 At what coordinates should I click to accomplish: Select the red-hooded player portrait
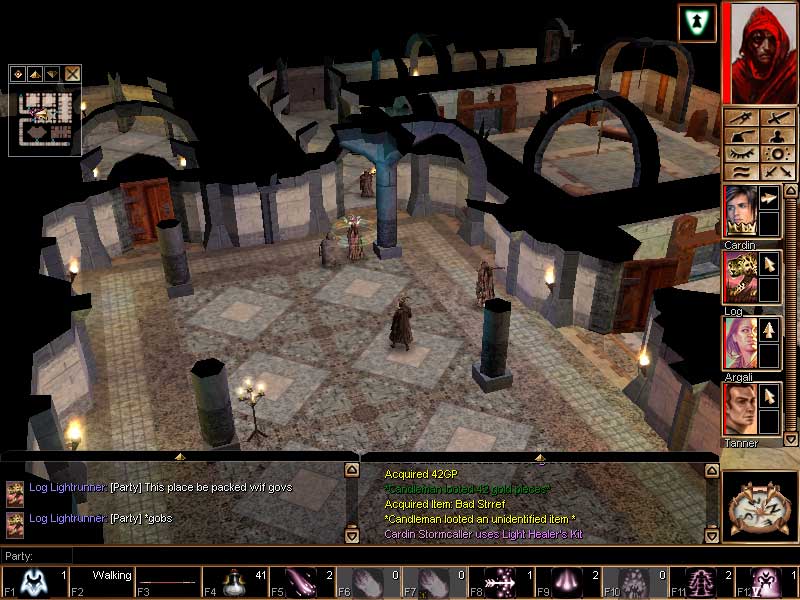[x=759, y=52]
